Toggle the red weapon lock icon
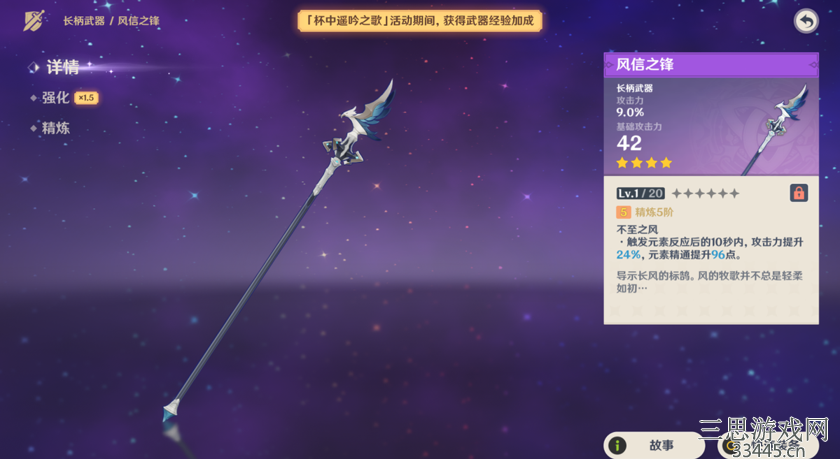This screenshot has height=459, width=840. coord(799,193)
